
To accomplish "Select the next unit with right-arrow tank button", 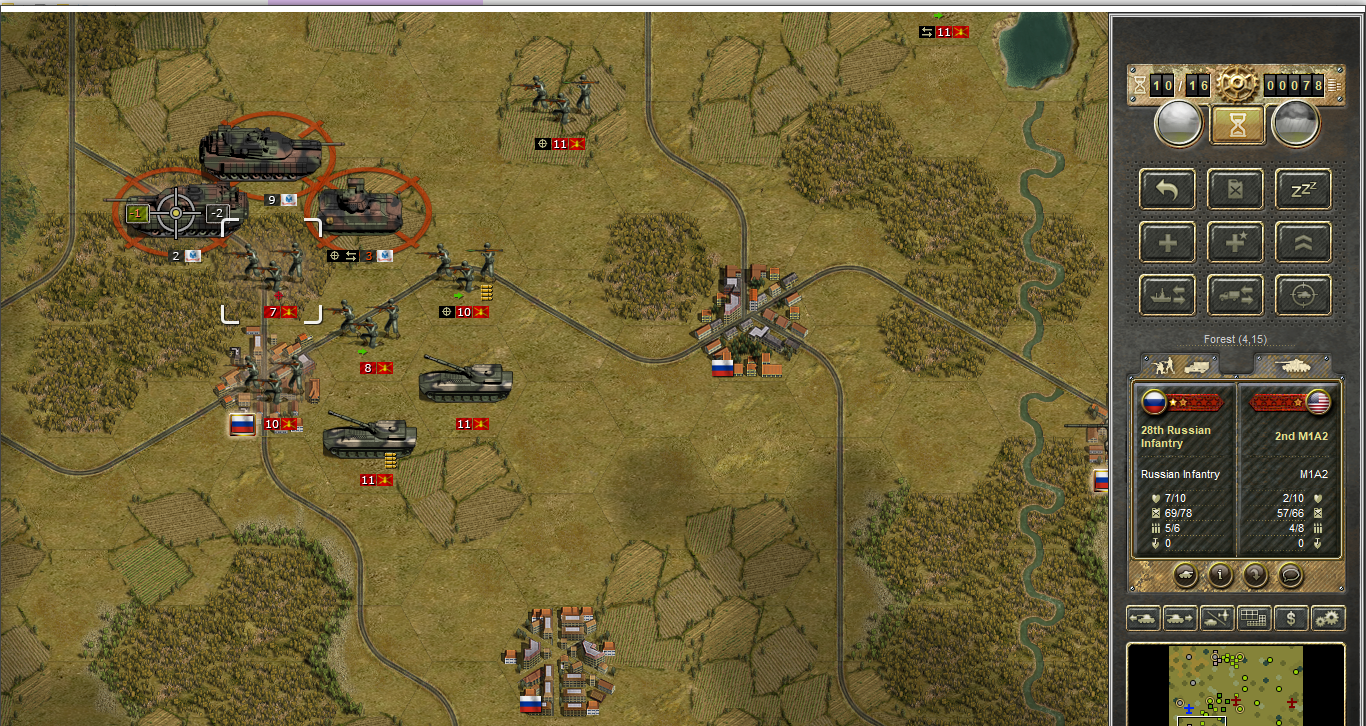I will click(1181, 619).
